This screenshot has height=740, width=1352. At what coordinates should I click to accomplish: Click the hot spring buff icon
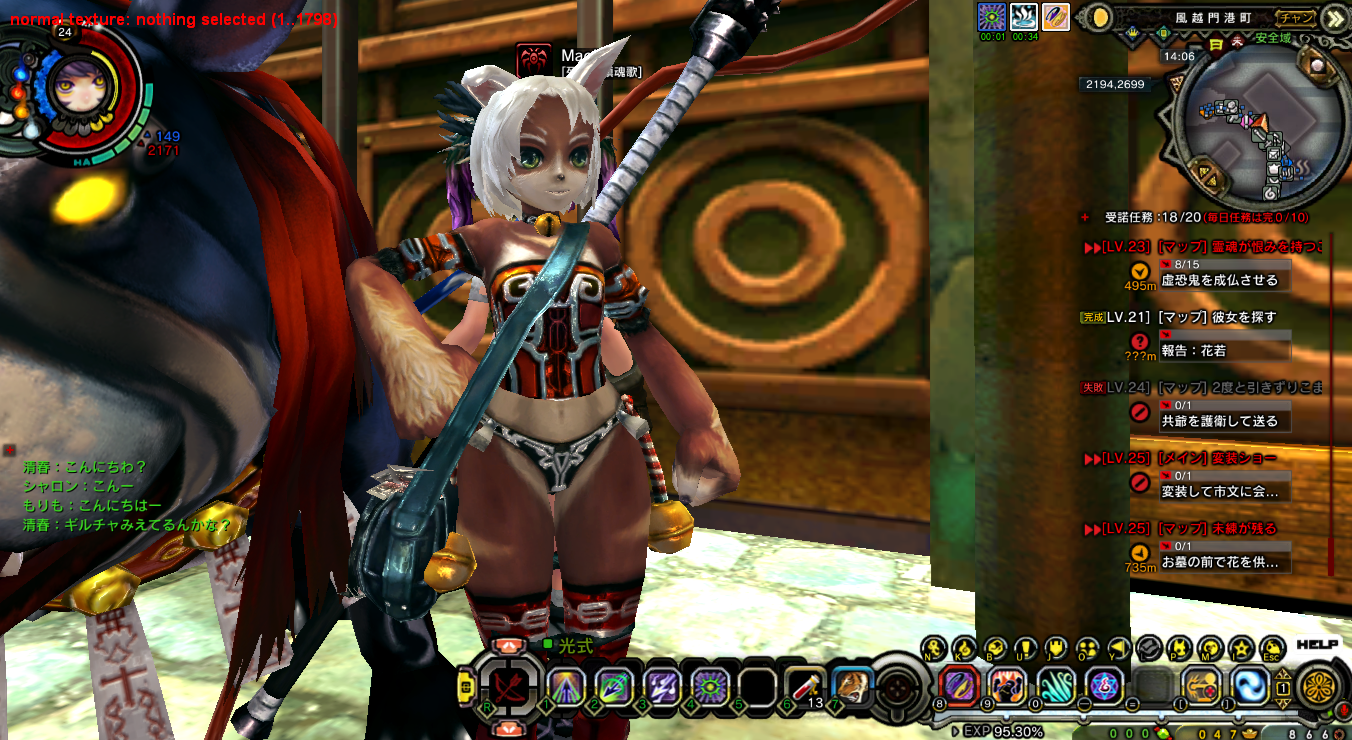pos(1023,17)
